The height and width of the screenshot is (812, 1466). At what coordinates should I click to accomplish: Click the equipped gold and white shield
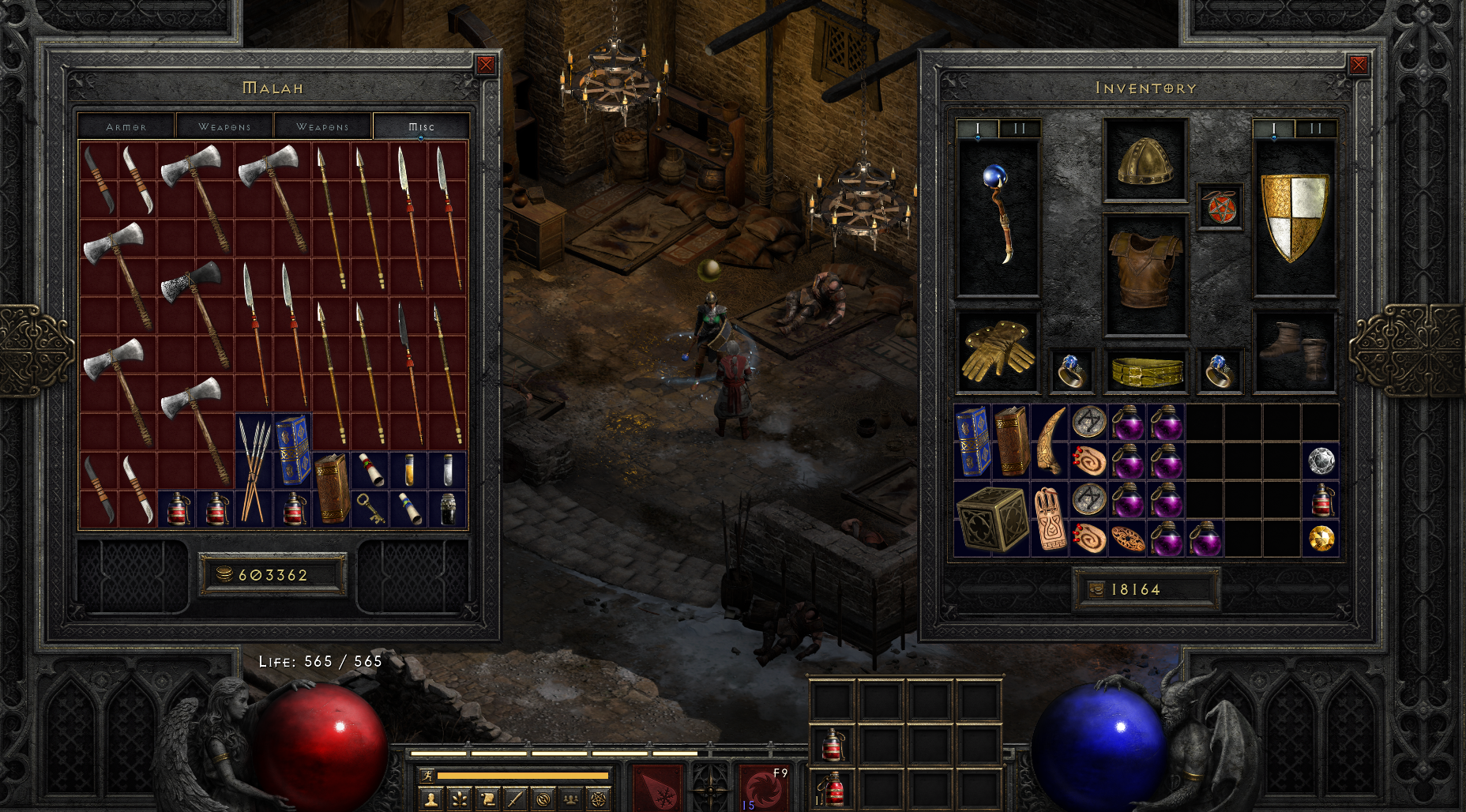click(1295, 217)
